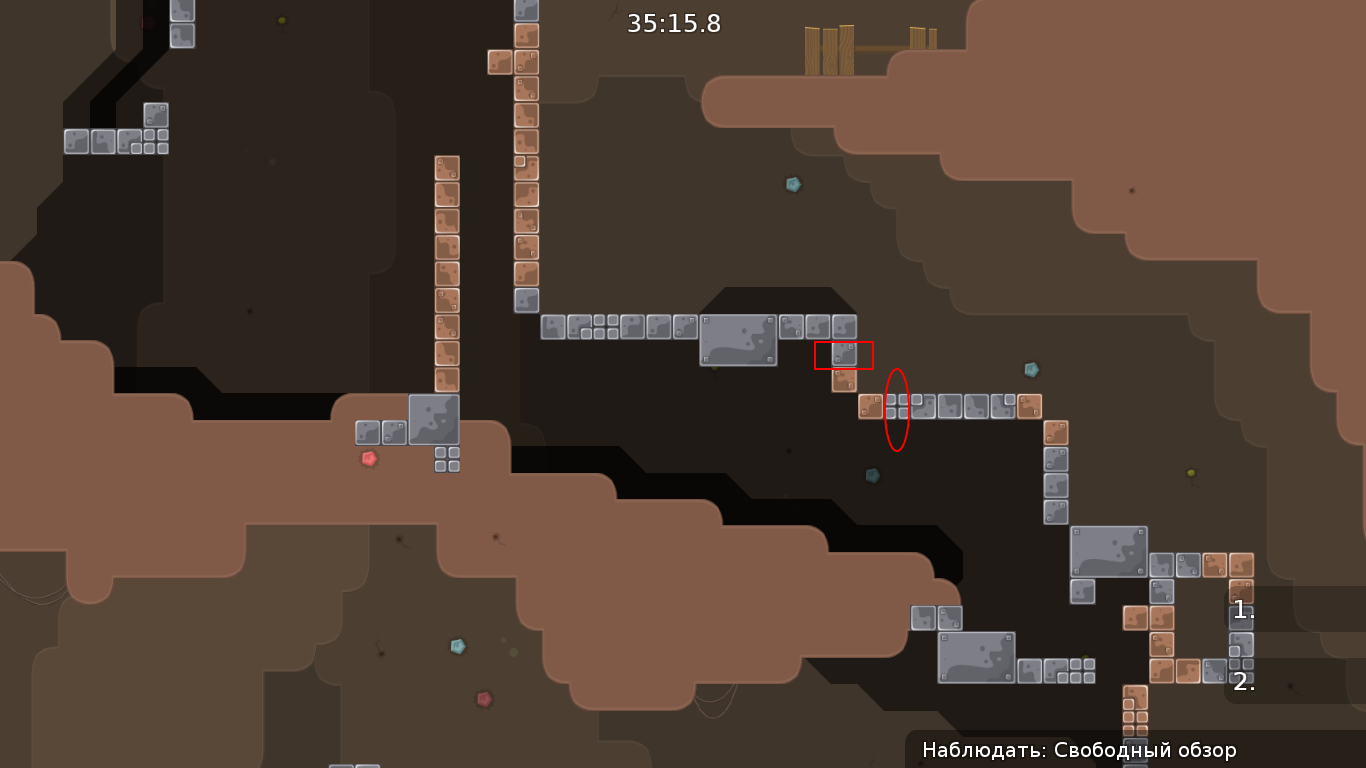Click the large stone block near the bridge center
This screenshot has width=1366, height=768.
tap(737, 340)
